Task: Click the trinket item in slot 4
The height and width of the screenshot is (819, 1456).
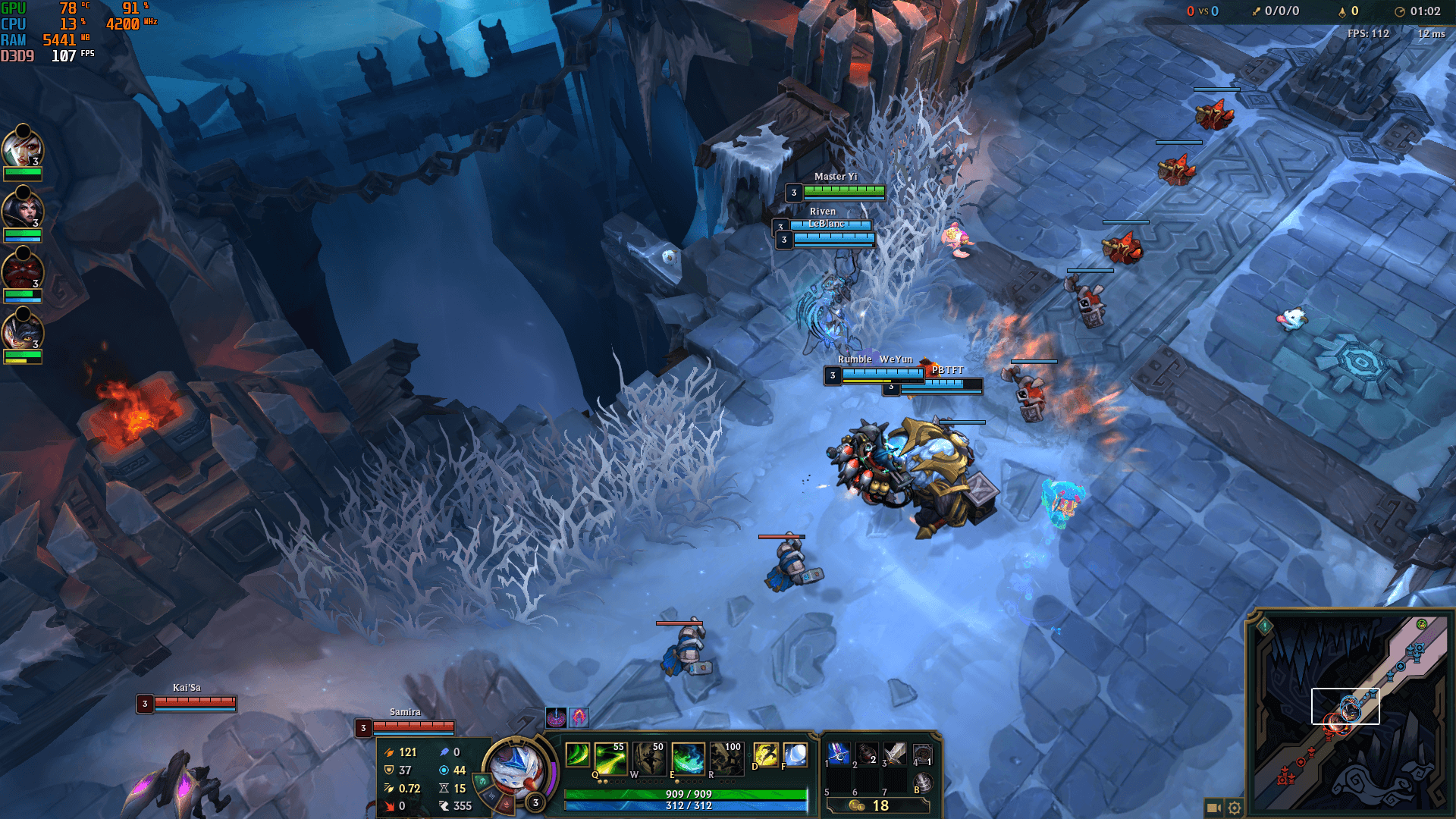Action: pos(922,754)
